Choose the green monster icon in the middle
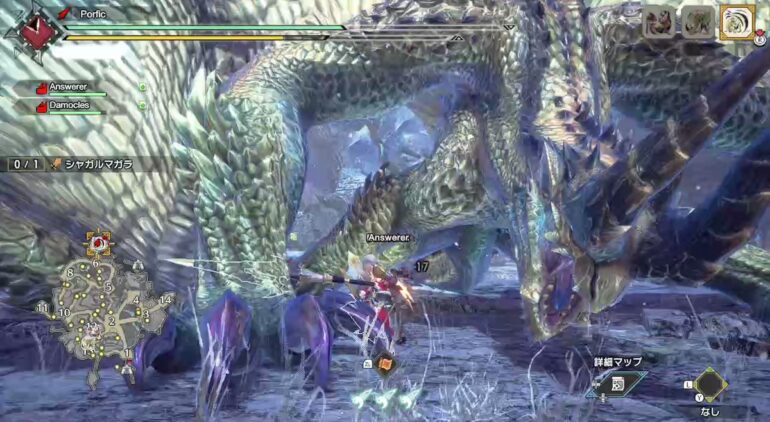Viewport: 770px width, 422px height. (x=697, y=22)
